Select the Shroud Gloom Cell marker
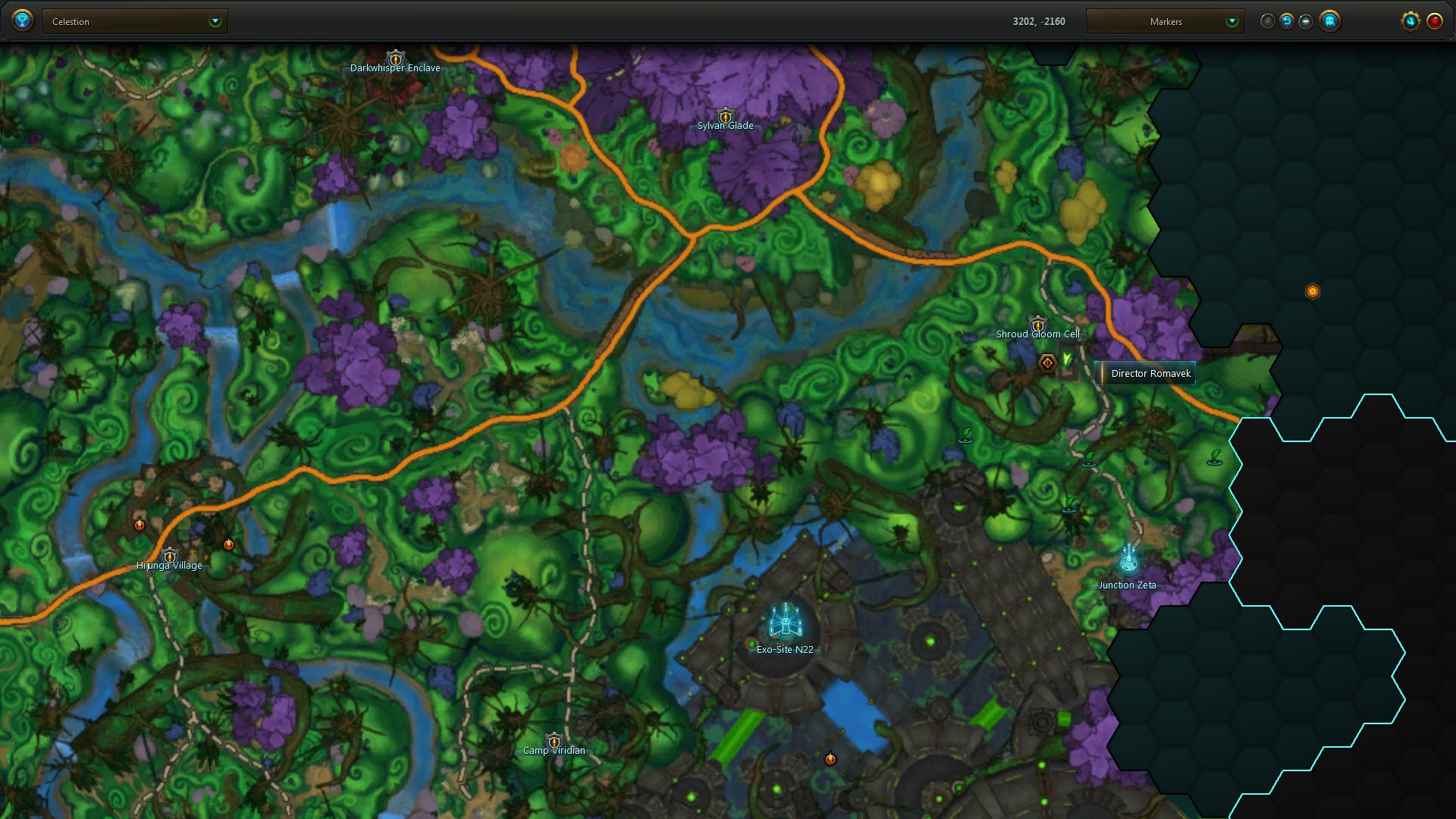 (1037, 325)
